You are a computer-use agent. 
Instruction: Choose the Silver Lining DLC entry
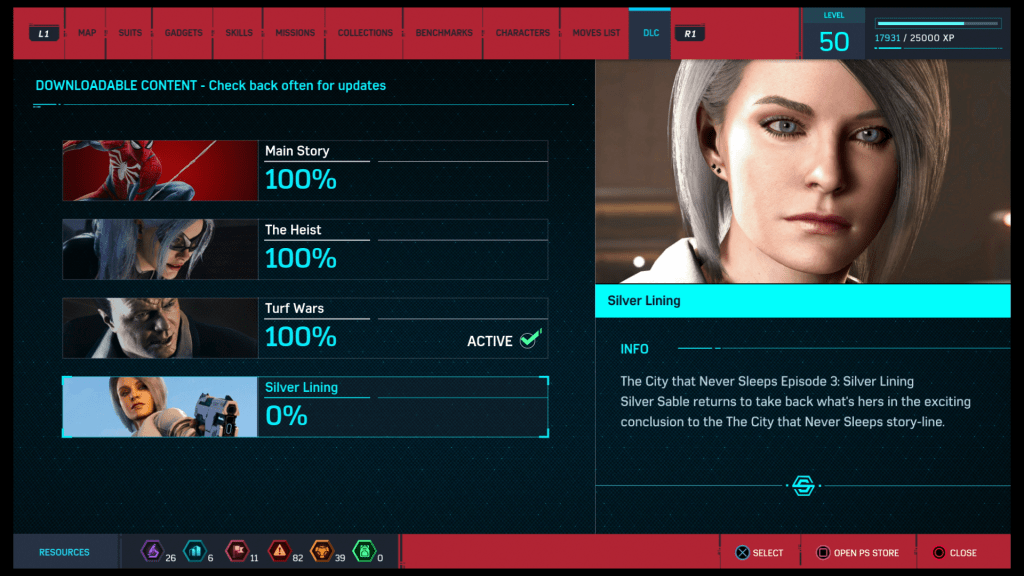coord(305,407)
